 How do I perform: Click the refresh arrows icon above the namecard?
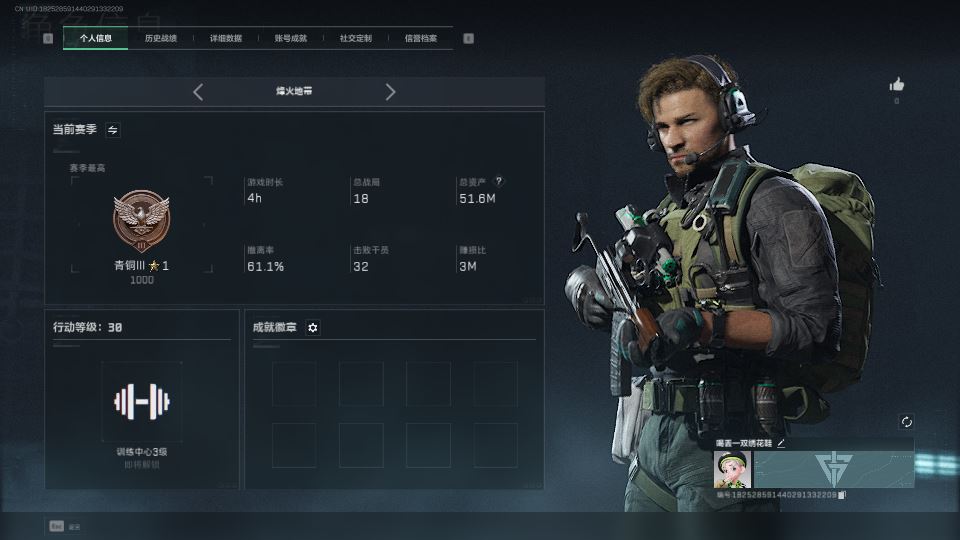[x=906, y=422]
